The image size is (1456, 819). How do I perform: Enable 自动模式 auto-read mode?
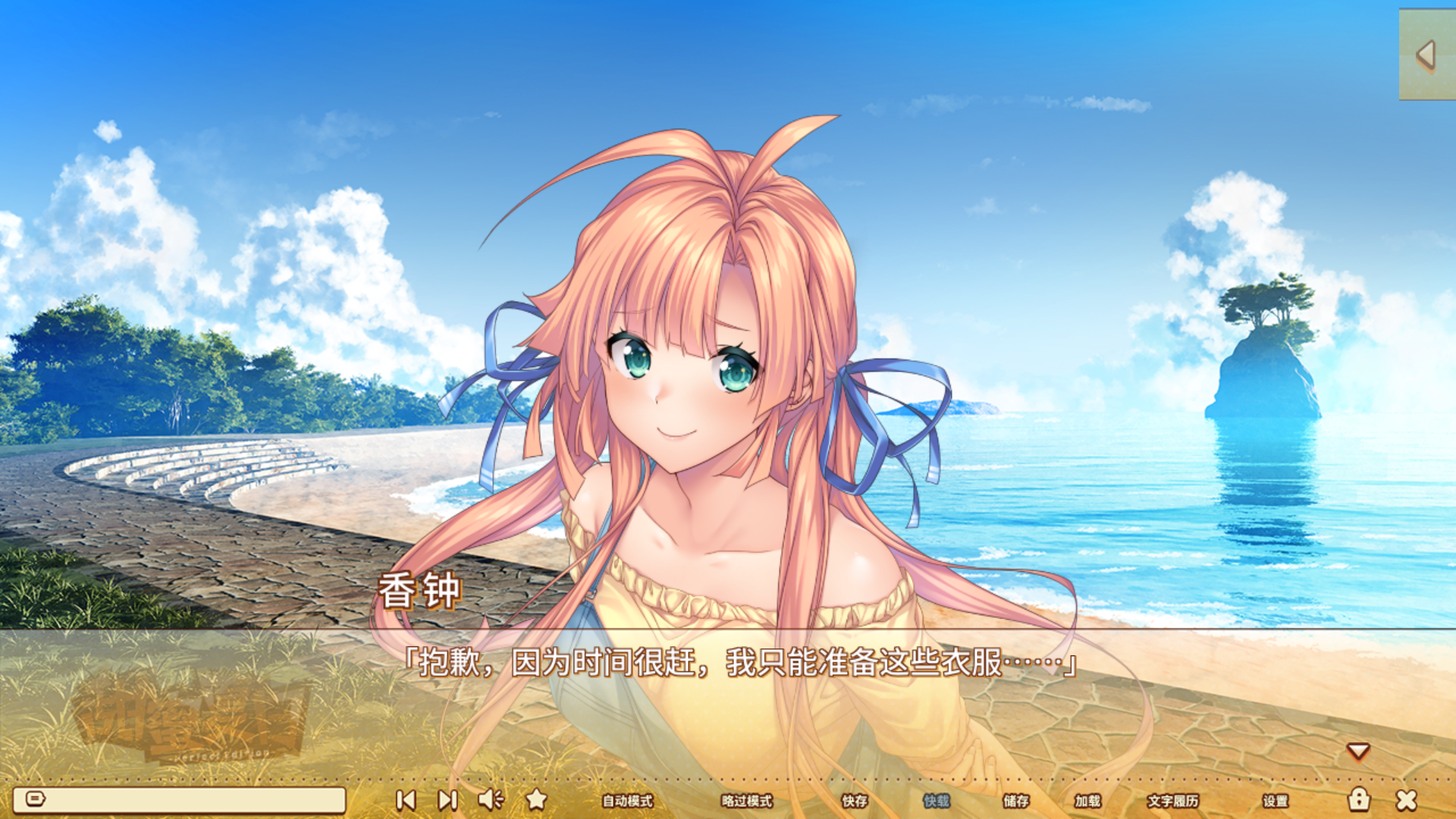[x=627, y=802]
